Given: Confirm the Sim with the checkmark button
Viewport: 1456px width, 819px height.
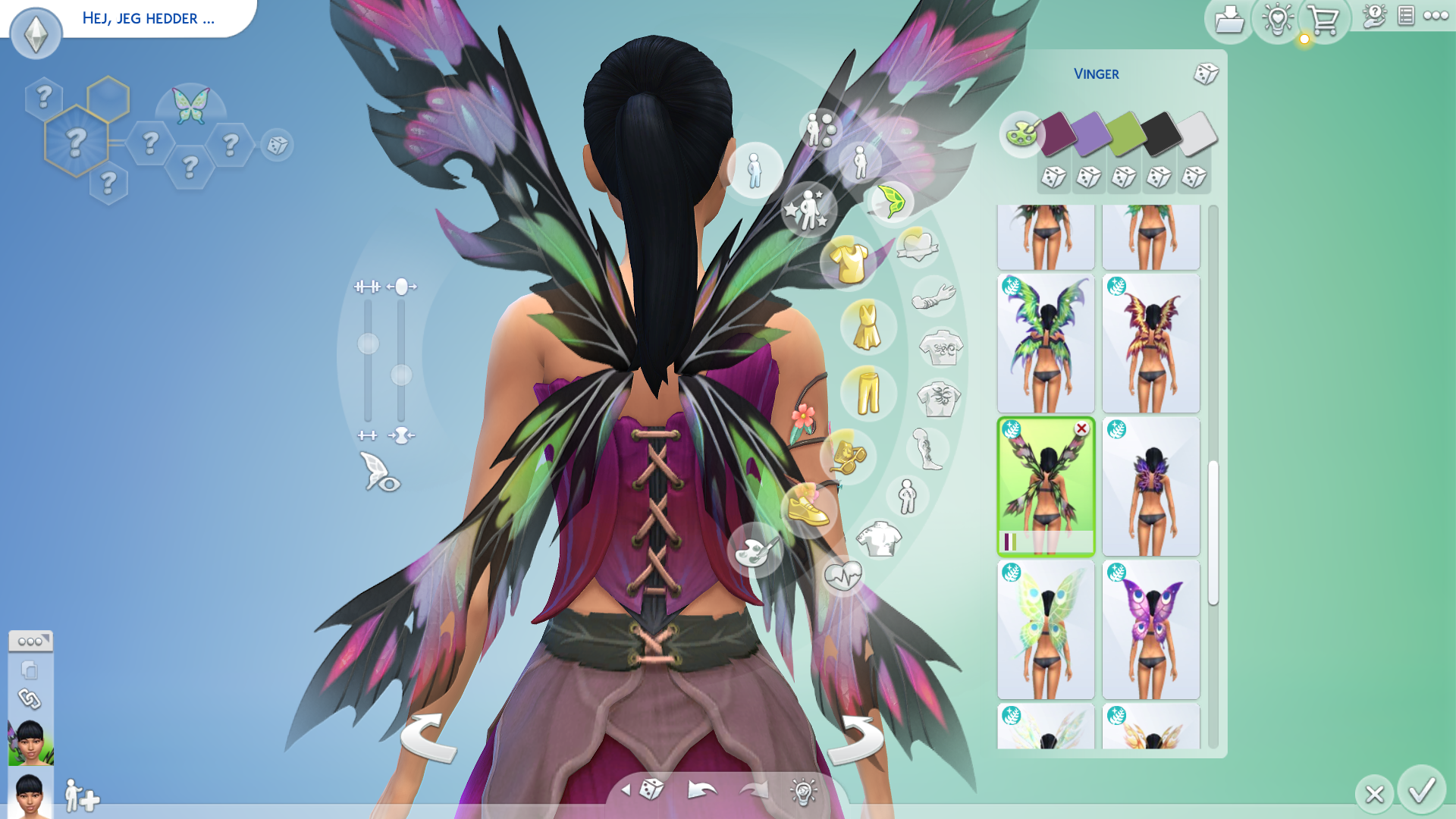Looking at the screenshot, I should 1421,791.
